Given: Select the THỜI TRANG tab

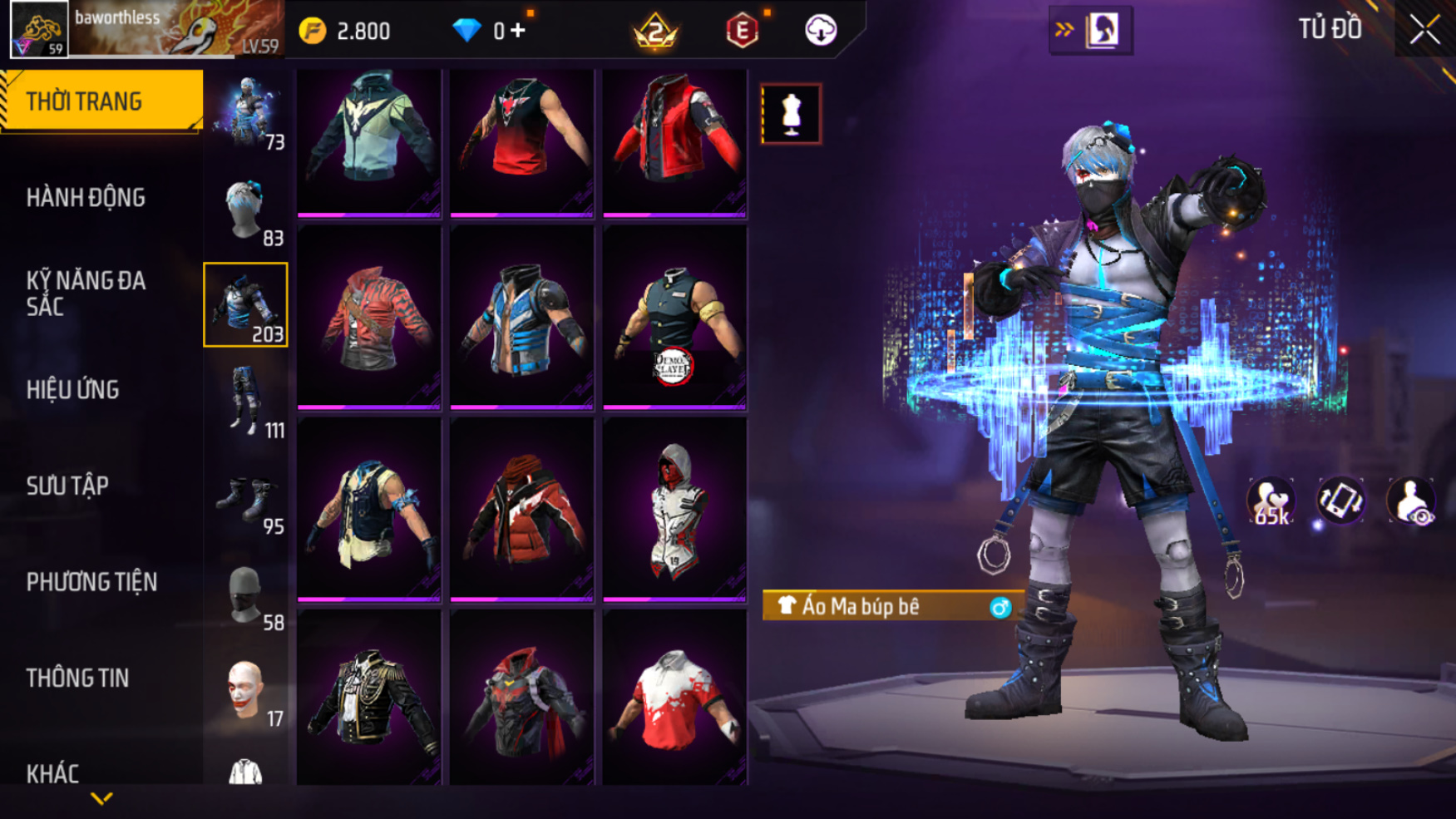Looking at the screenshot, I should (100, 101).
